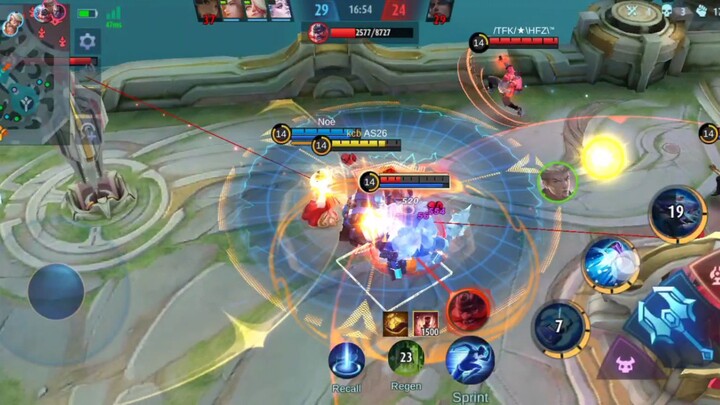The height and width of the screenshot is (405, 720).
Task: Touch the virtual movement joystick
Action: pos(55,291)
